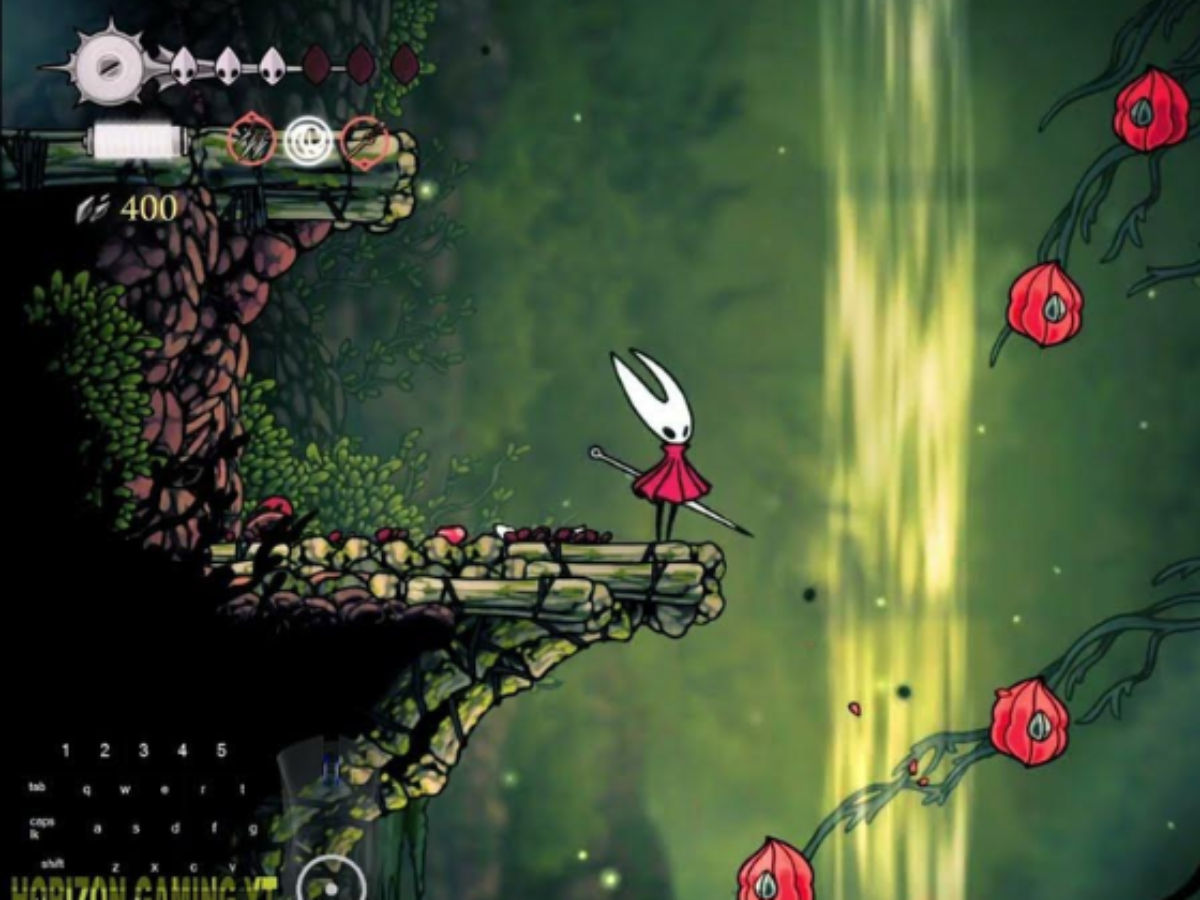Select the triple-slash skill icon
Viewport: 1200px width, 900px height.
(251, 140)
